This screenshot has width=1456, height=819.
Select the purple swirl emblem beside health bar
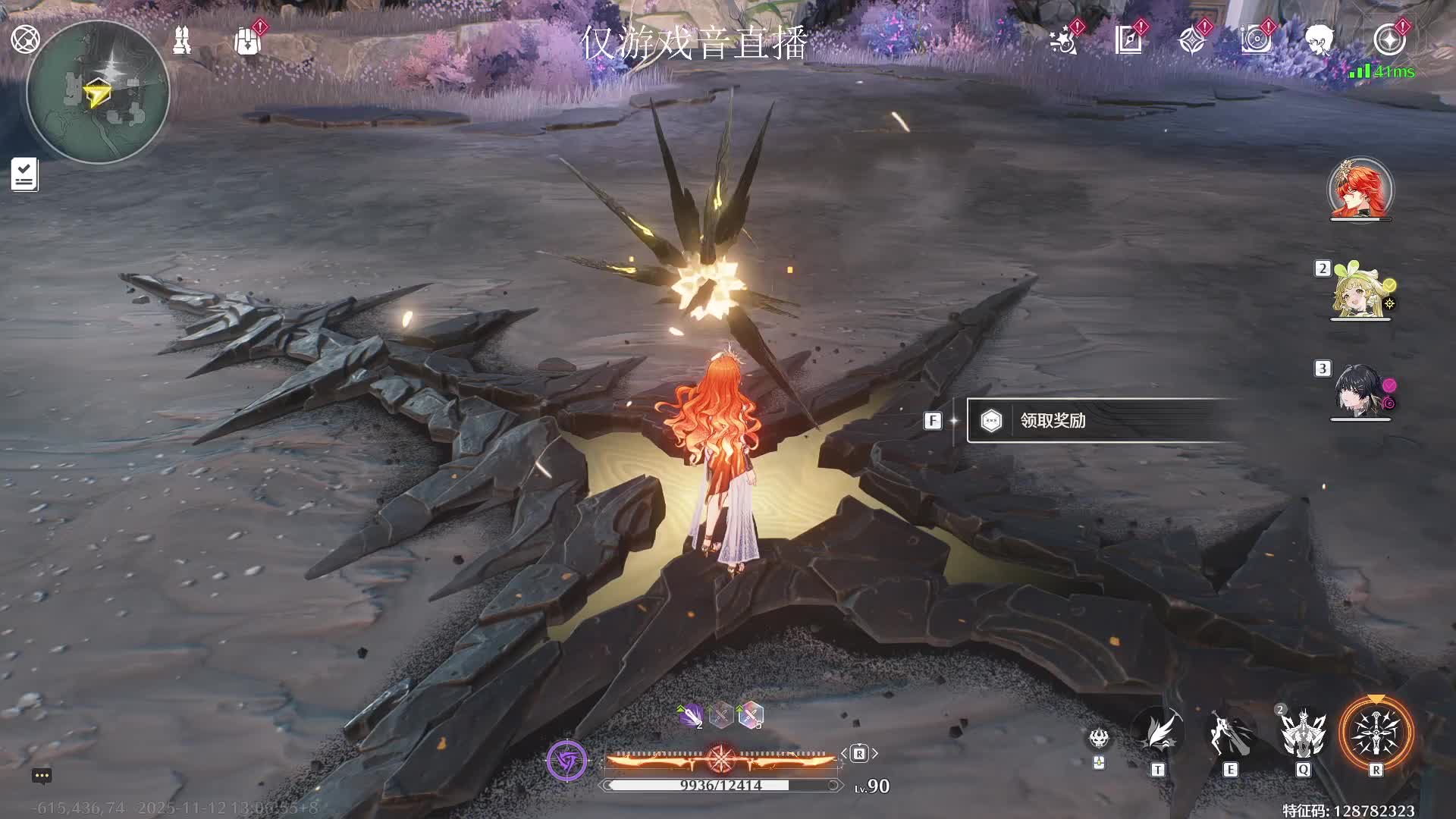tap(566, 760)
